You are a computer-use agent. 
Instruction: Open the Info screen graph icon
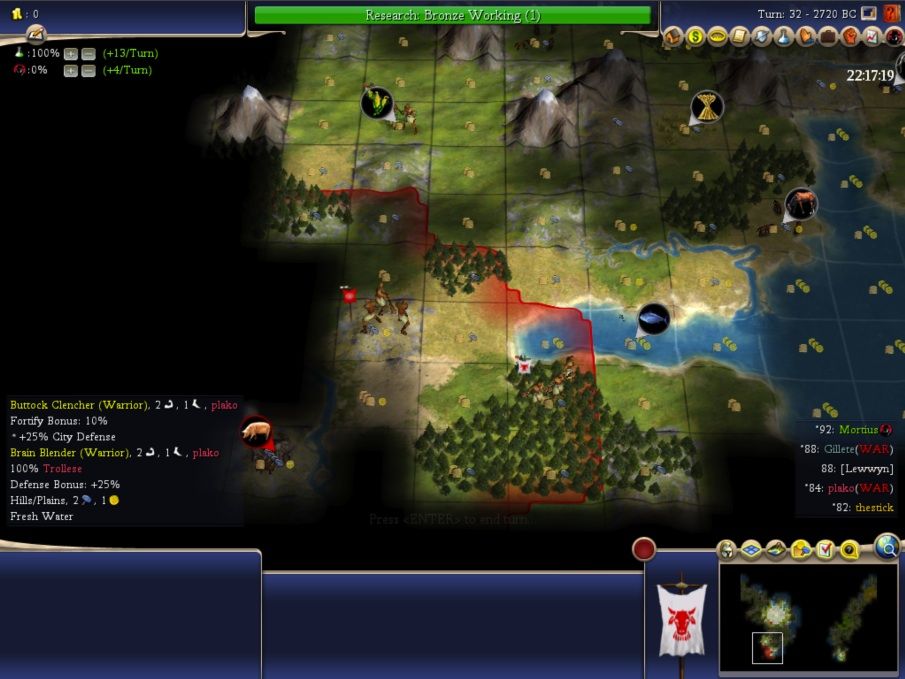872,37
